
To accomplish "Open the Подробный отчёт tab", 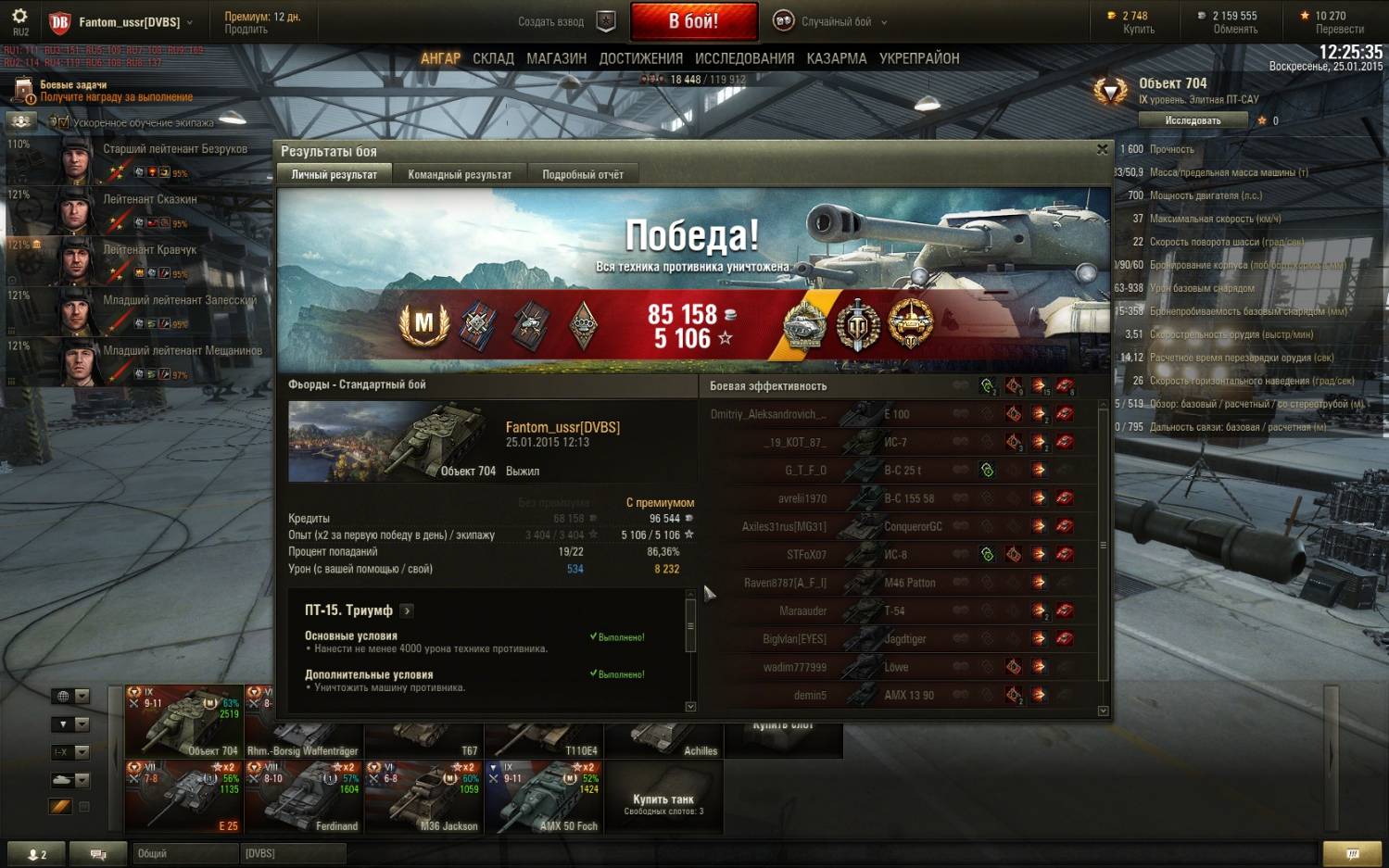I will tap(583, 174).
